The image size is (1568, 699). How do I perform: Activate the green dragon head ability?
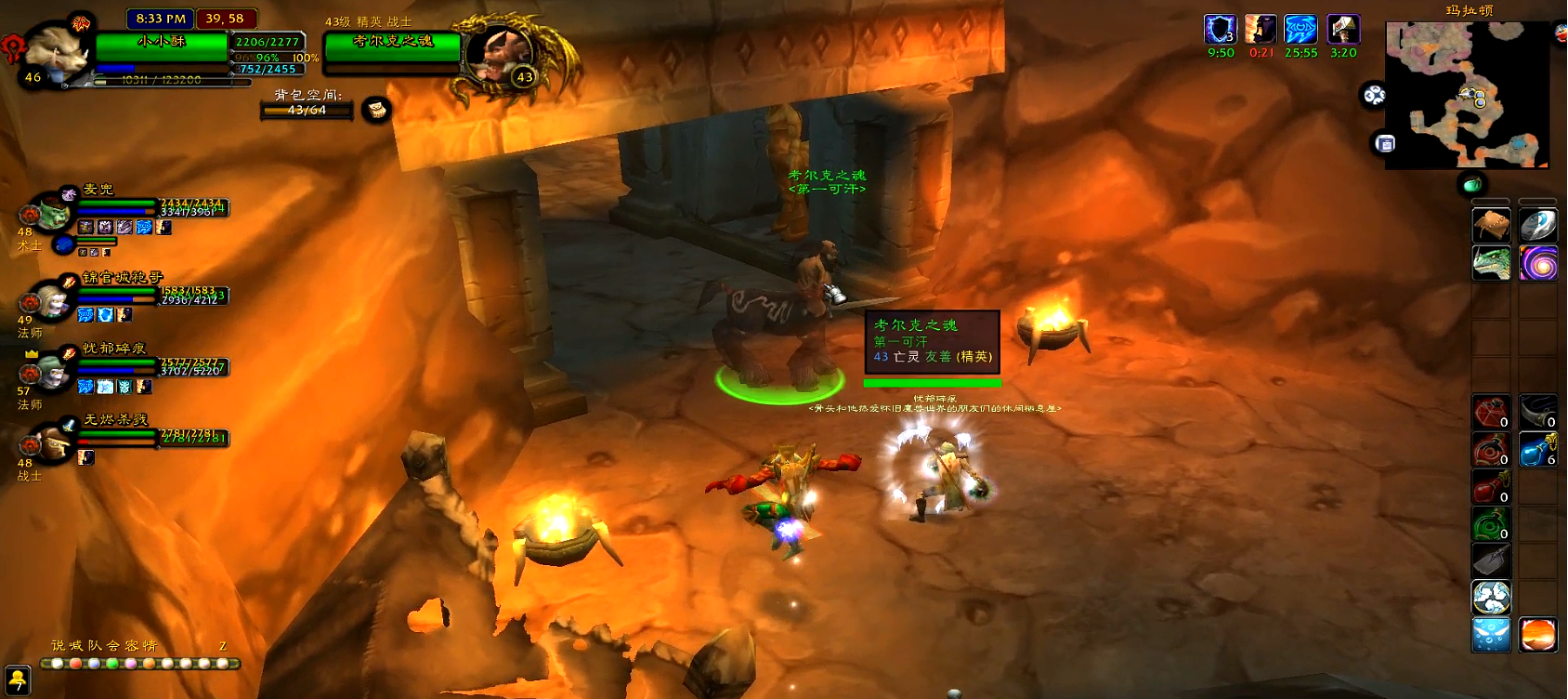[1491, 263]
